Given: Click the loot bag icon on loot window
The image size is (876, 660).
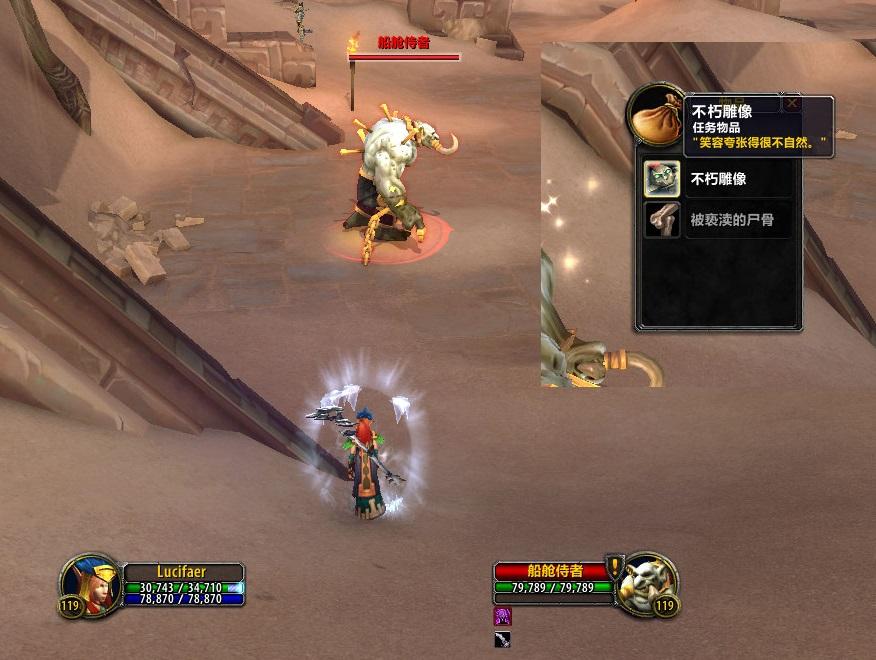Looking at the screenshot, I should point(656,115).
